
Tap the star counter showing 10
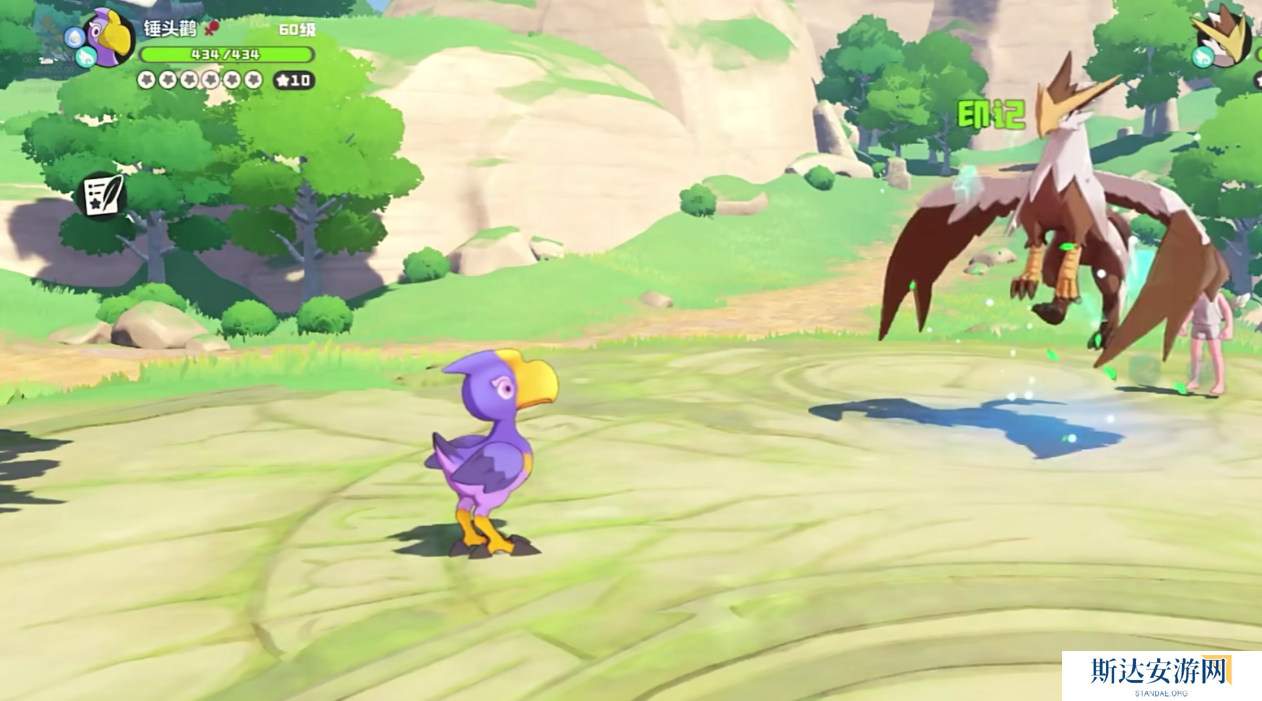tap(293, 80)
